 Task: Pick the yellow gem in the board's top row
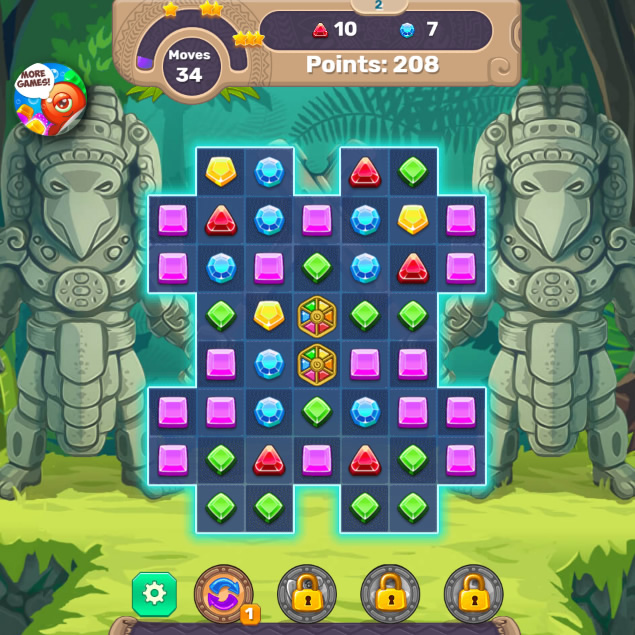[220, 171]
